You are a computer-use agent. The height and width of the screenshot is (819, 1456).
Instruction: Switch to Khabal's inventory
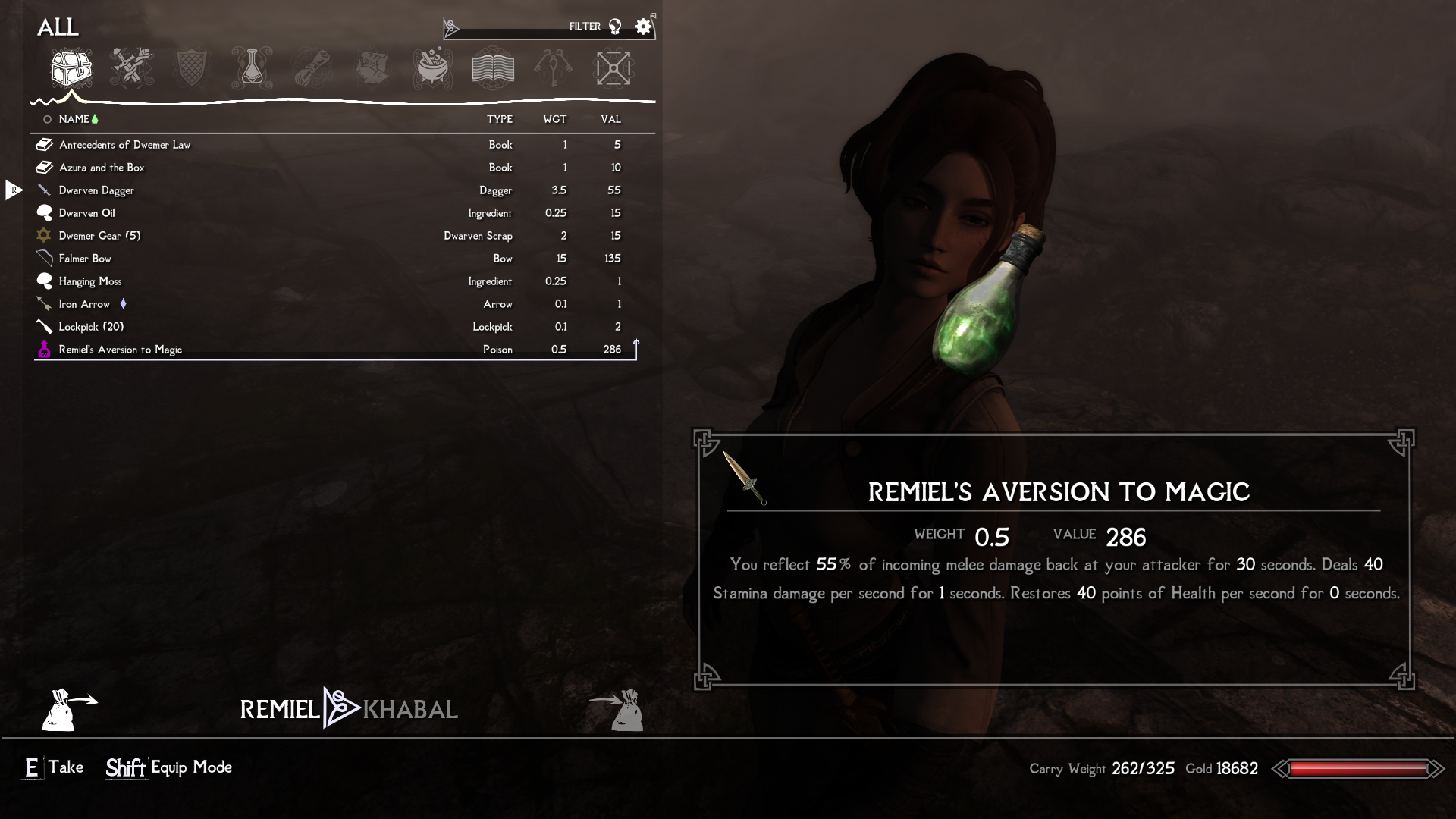point(410,710)
